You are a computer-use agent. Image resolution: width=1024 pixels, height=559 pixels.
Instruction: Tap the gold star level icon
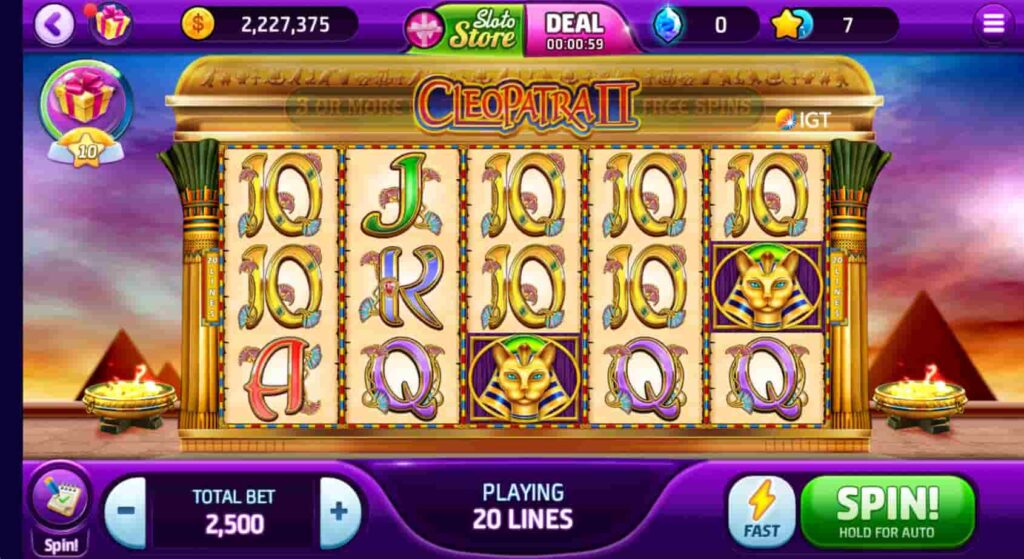point(789,24)
